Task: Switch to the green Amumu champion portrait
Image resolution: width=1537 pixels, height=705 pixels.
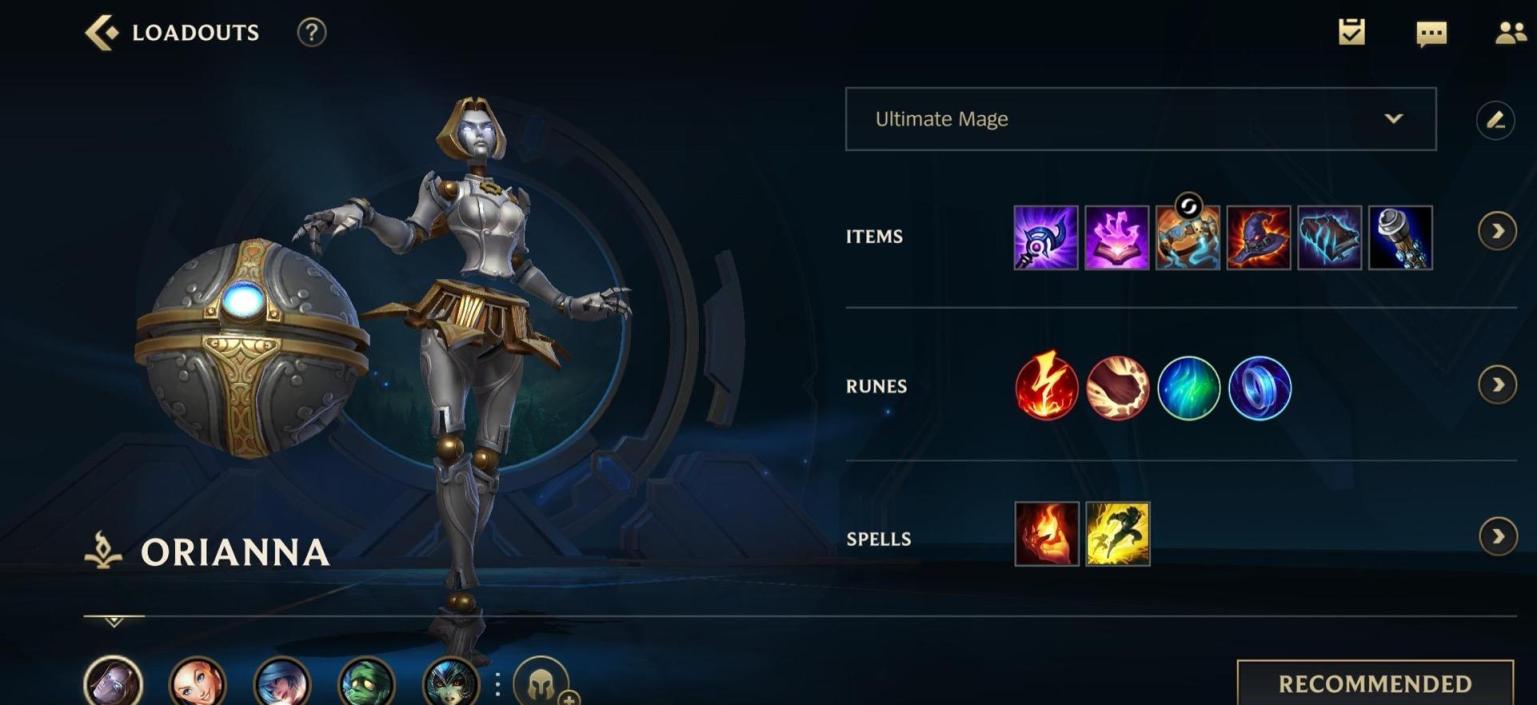Action: (x=367, y=682)
